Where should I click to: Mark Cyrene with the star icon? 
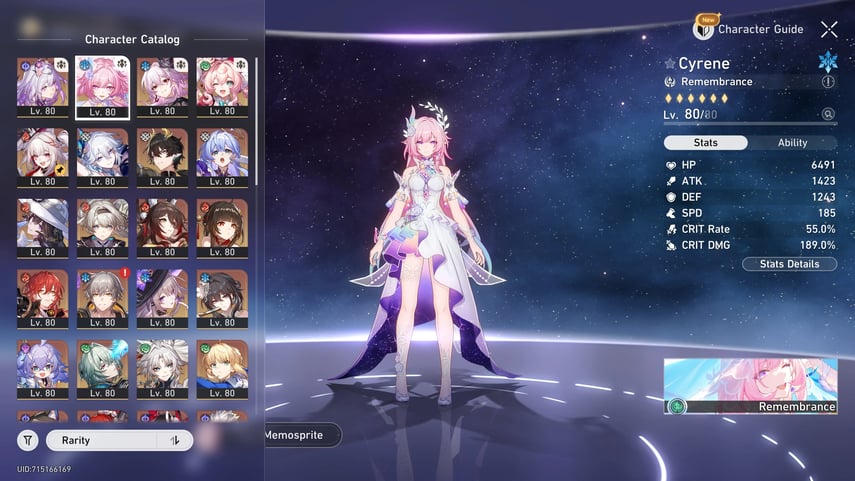tap(670, 64)
